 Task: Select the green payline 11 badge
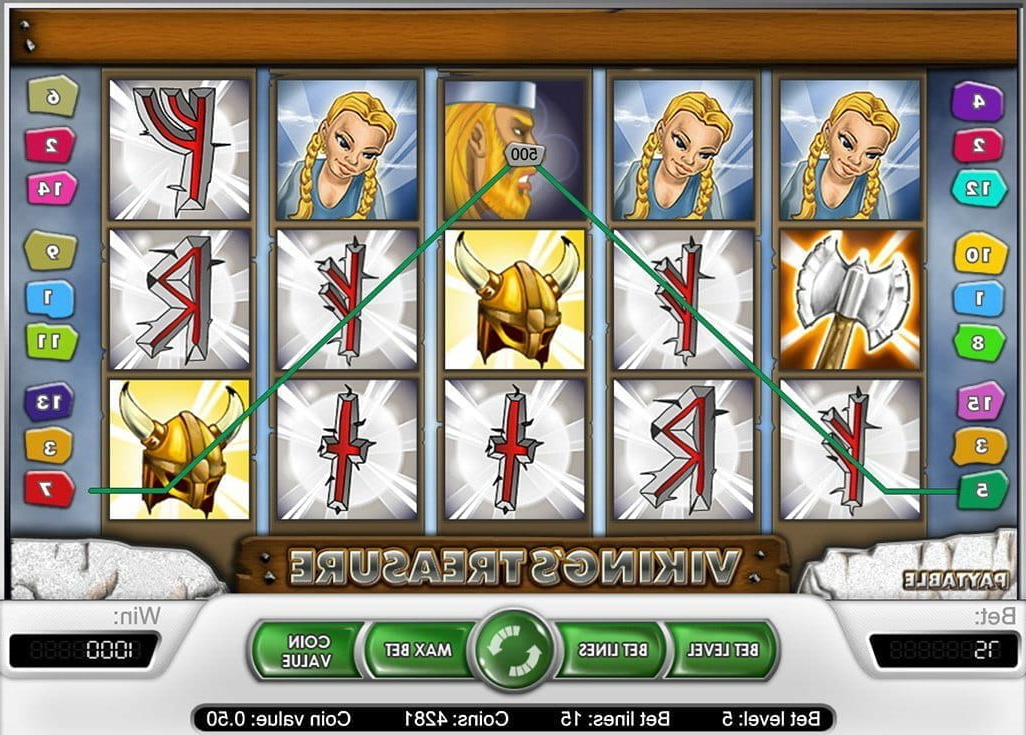coord(49,341)
